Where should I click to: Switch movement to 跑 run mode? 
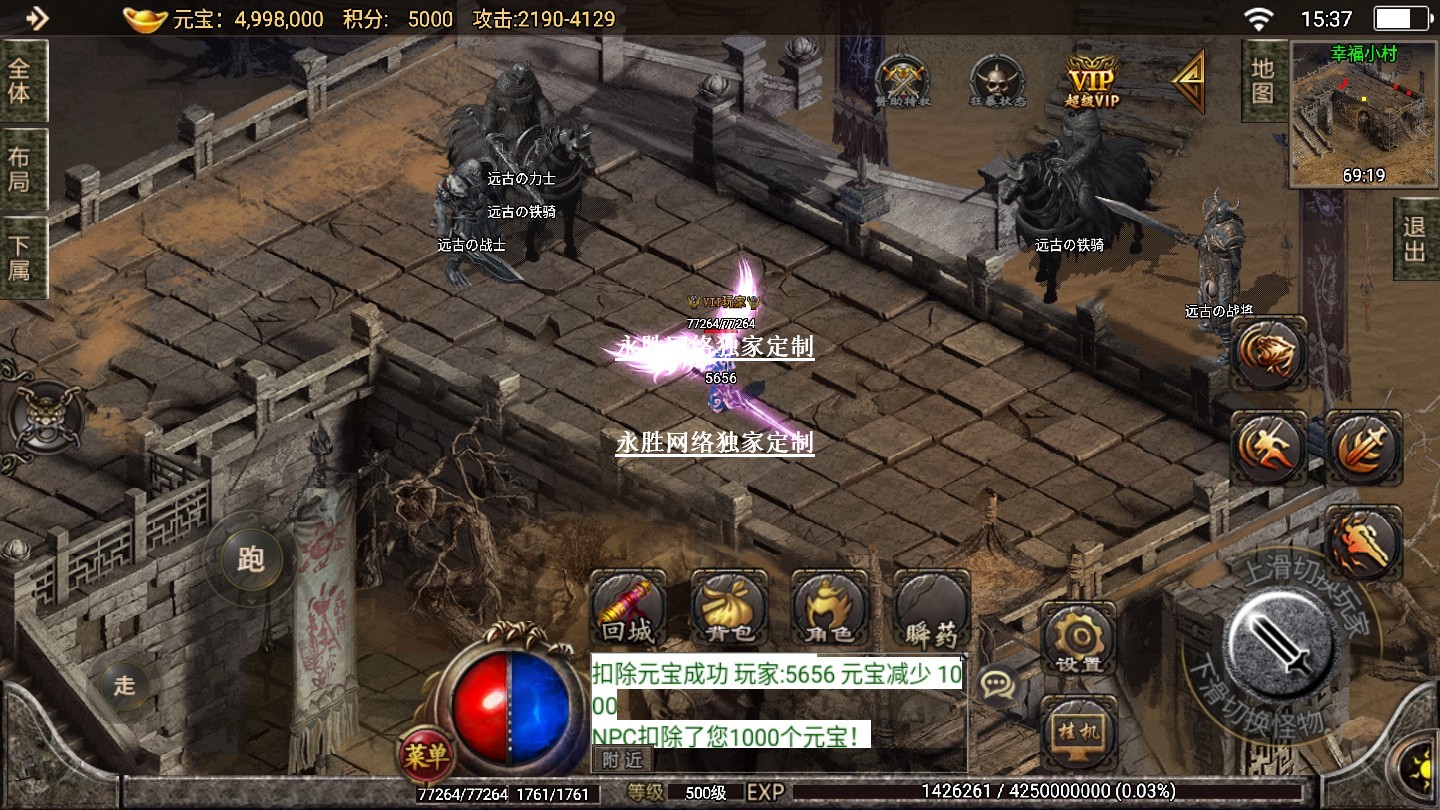(x=250, y=558)
